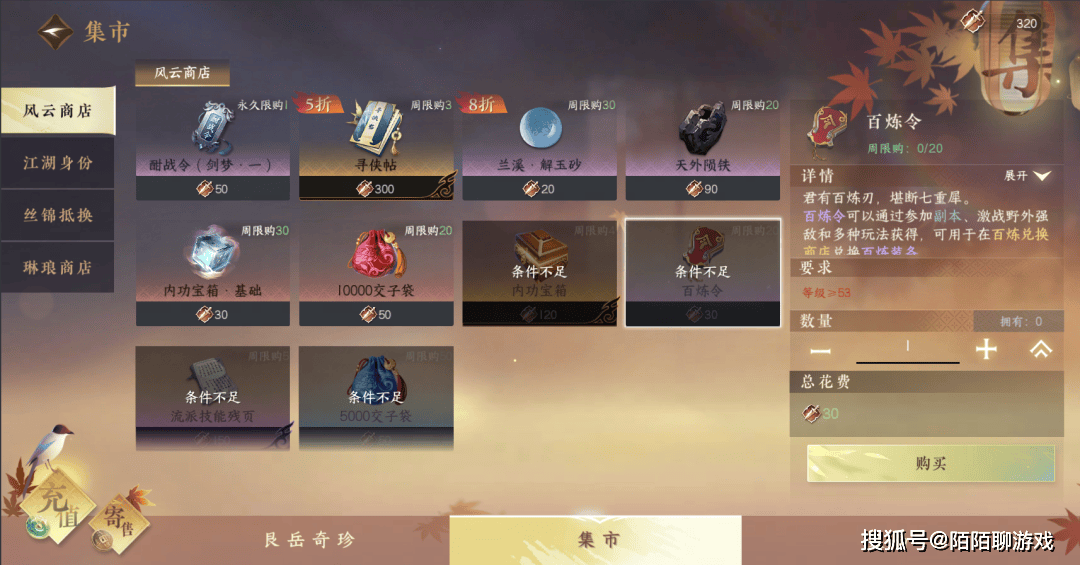Click the 购买 purchase button

(930, 464)
